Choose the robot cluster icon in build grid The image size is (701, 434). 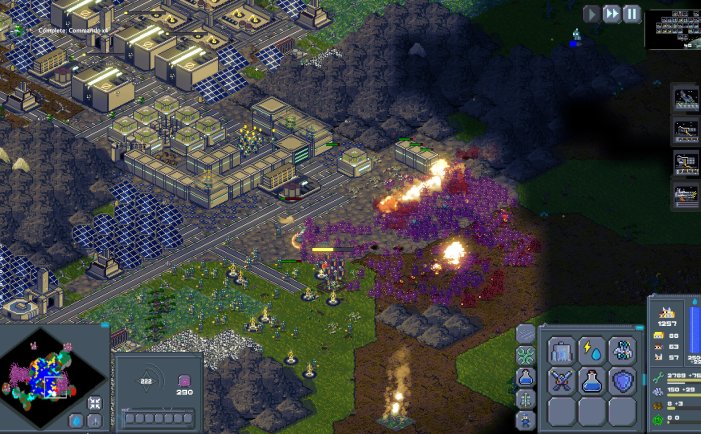(622, 350)
